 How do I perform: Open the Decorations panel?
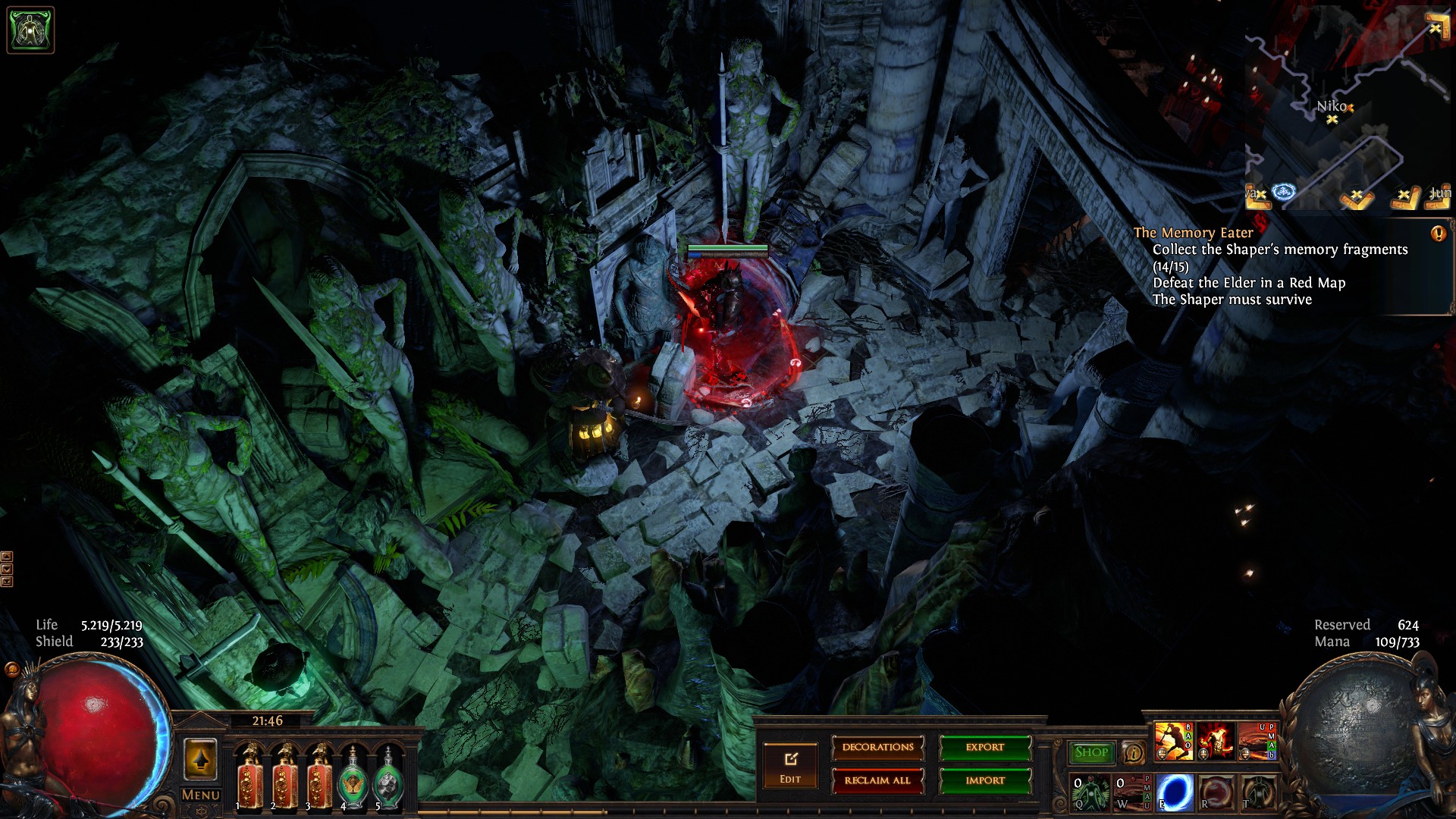tap(878, 748)
